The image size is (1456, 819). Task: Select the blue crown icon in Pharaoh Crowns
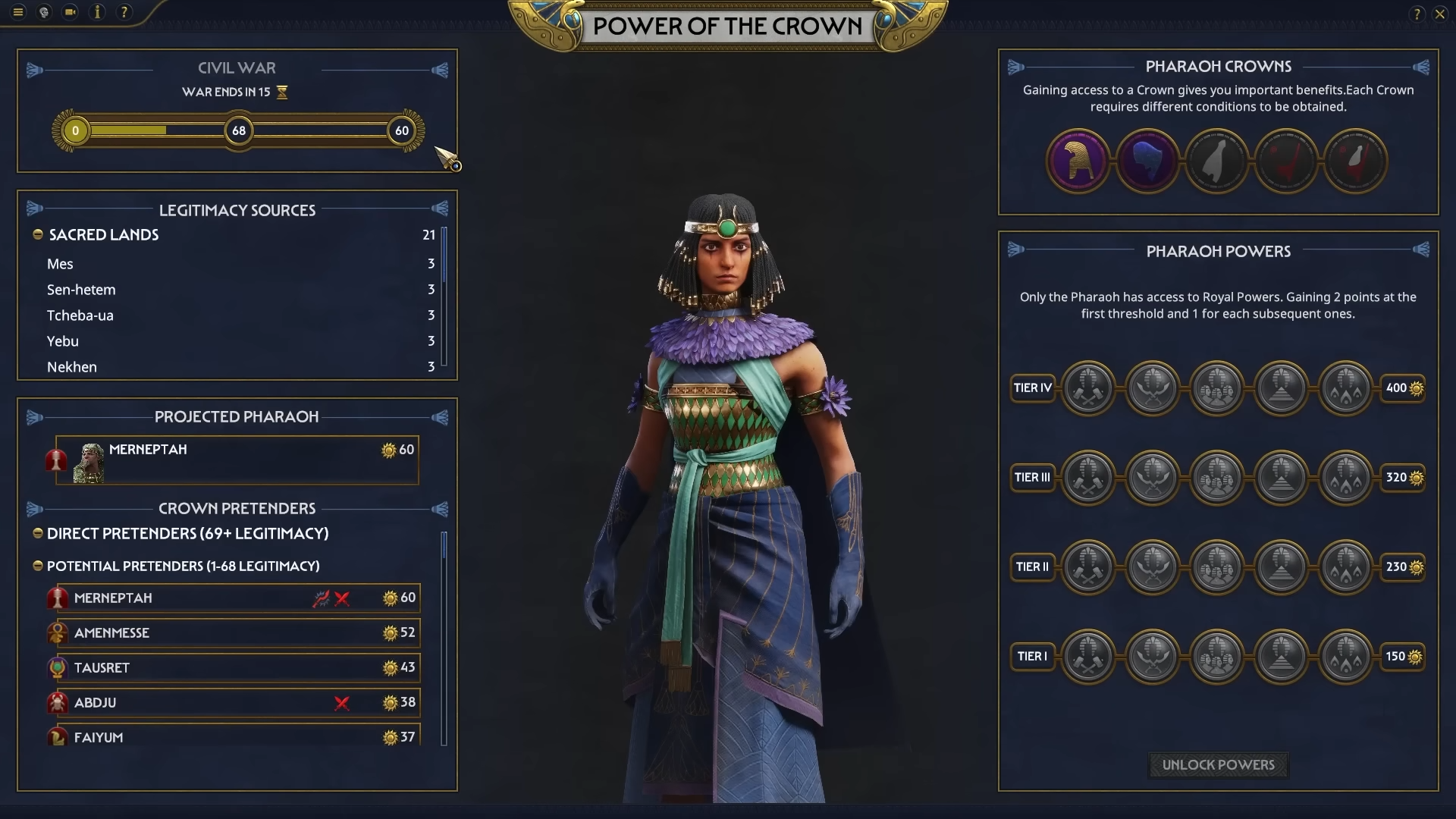pyautogui.click(x=1147, y=161)
